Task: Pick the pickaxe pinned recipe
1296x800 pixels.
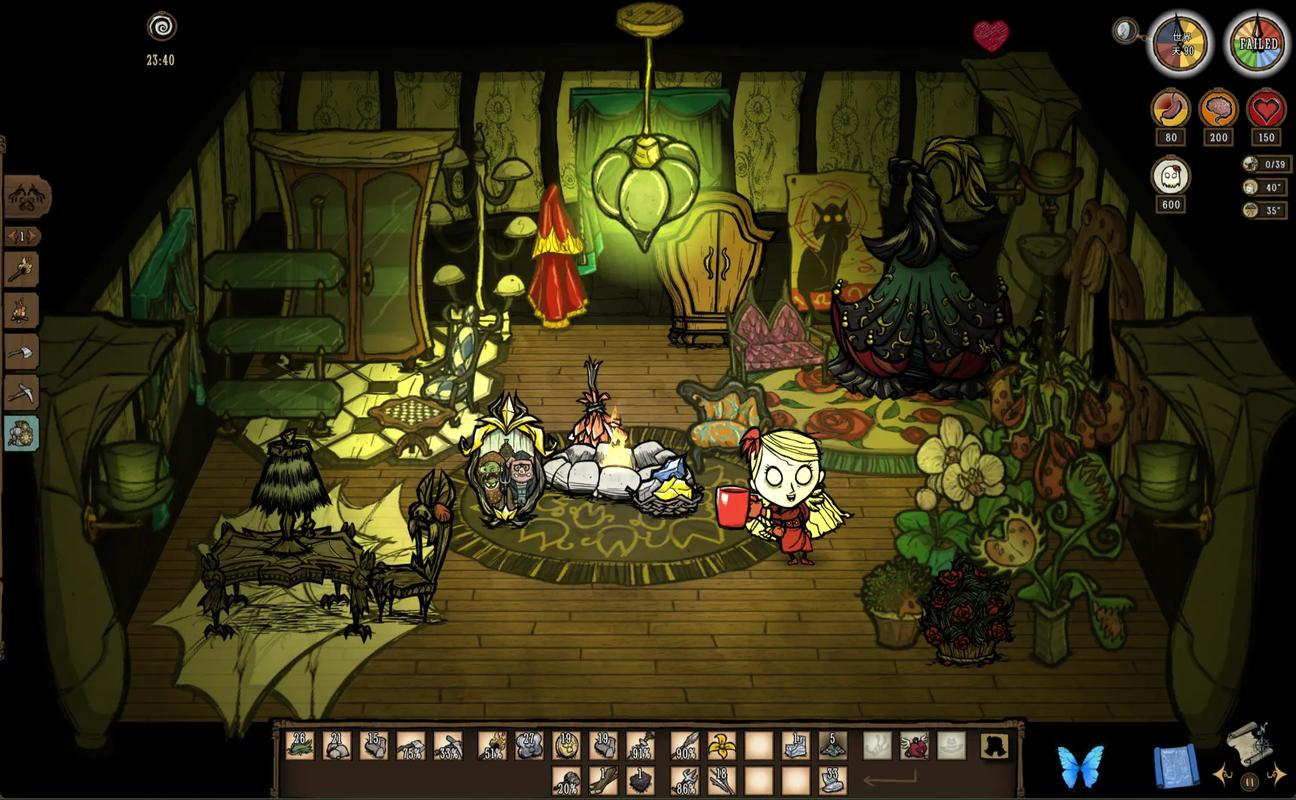Action: [x=22, y=392]
